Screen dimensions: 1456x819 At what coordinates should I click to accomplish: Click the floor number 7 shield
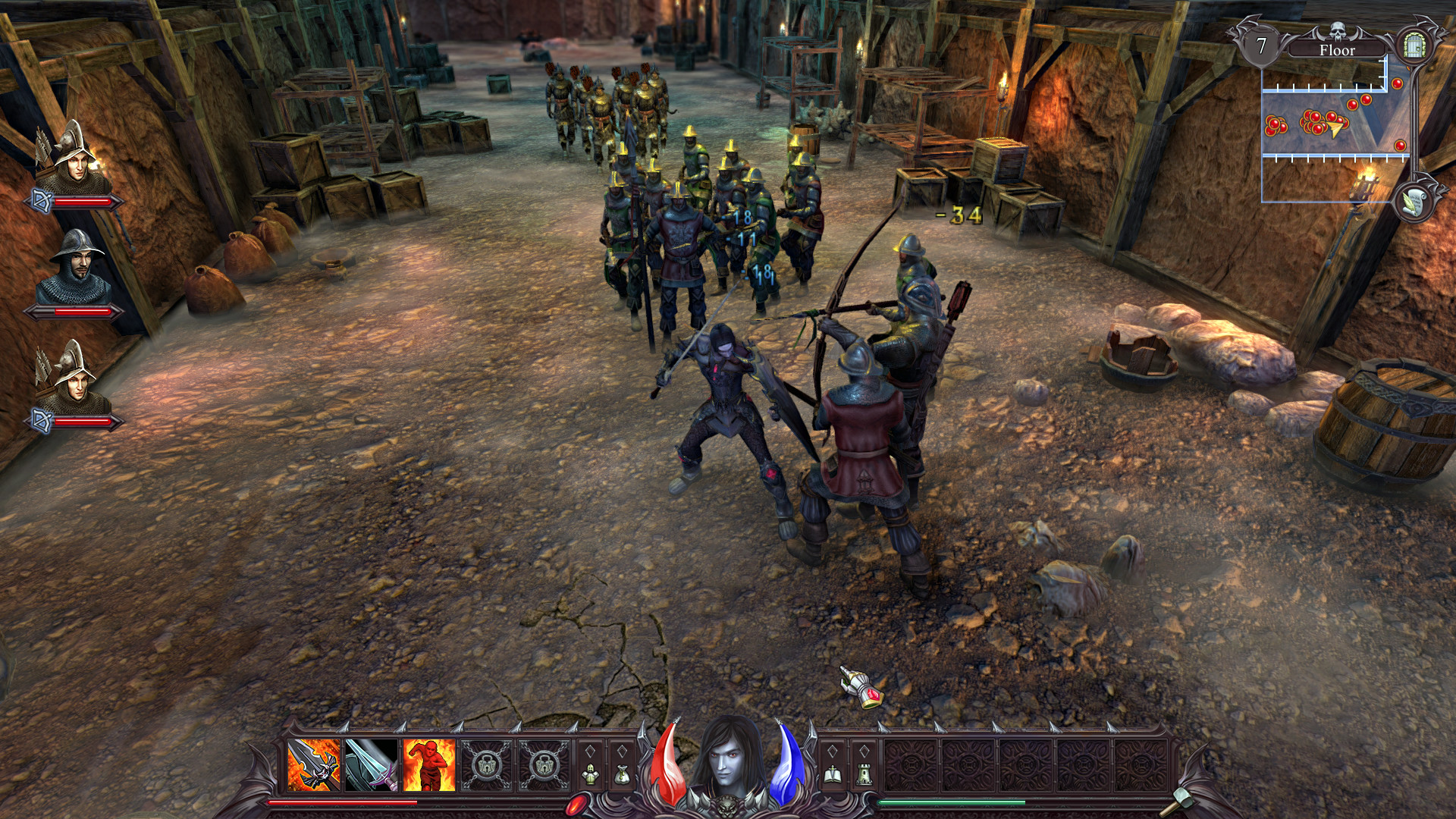tap(1262, 44)
